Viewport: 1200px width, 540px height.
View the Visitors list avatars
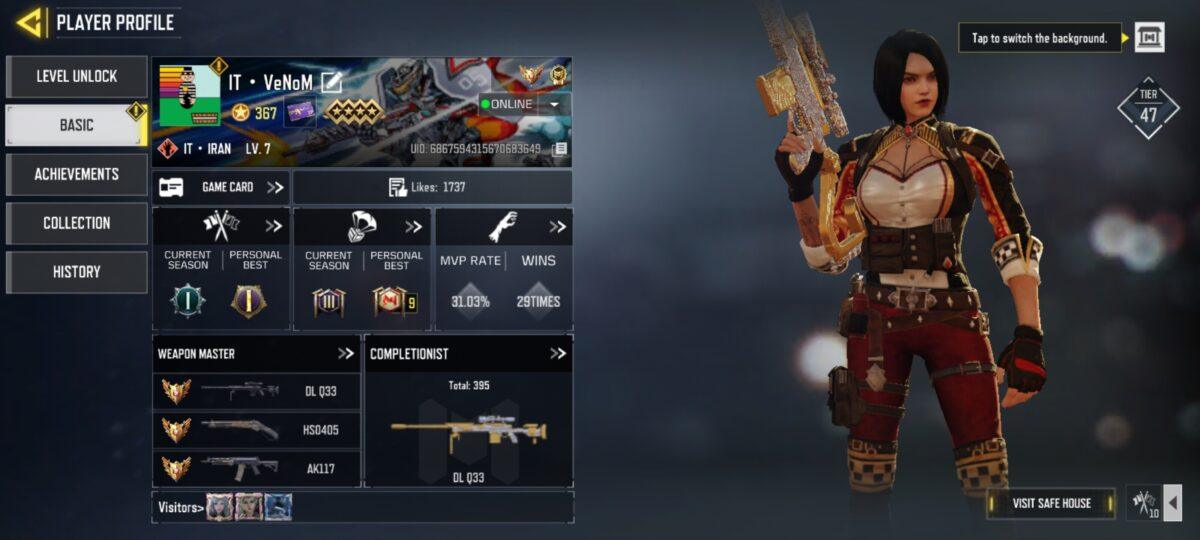pyautogui.click(x=249, y=507)
